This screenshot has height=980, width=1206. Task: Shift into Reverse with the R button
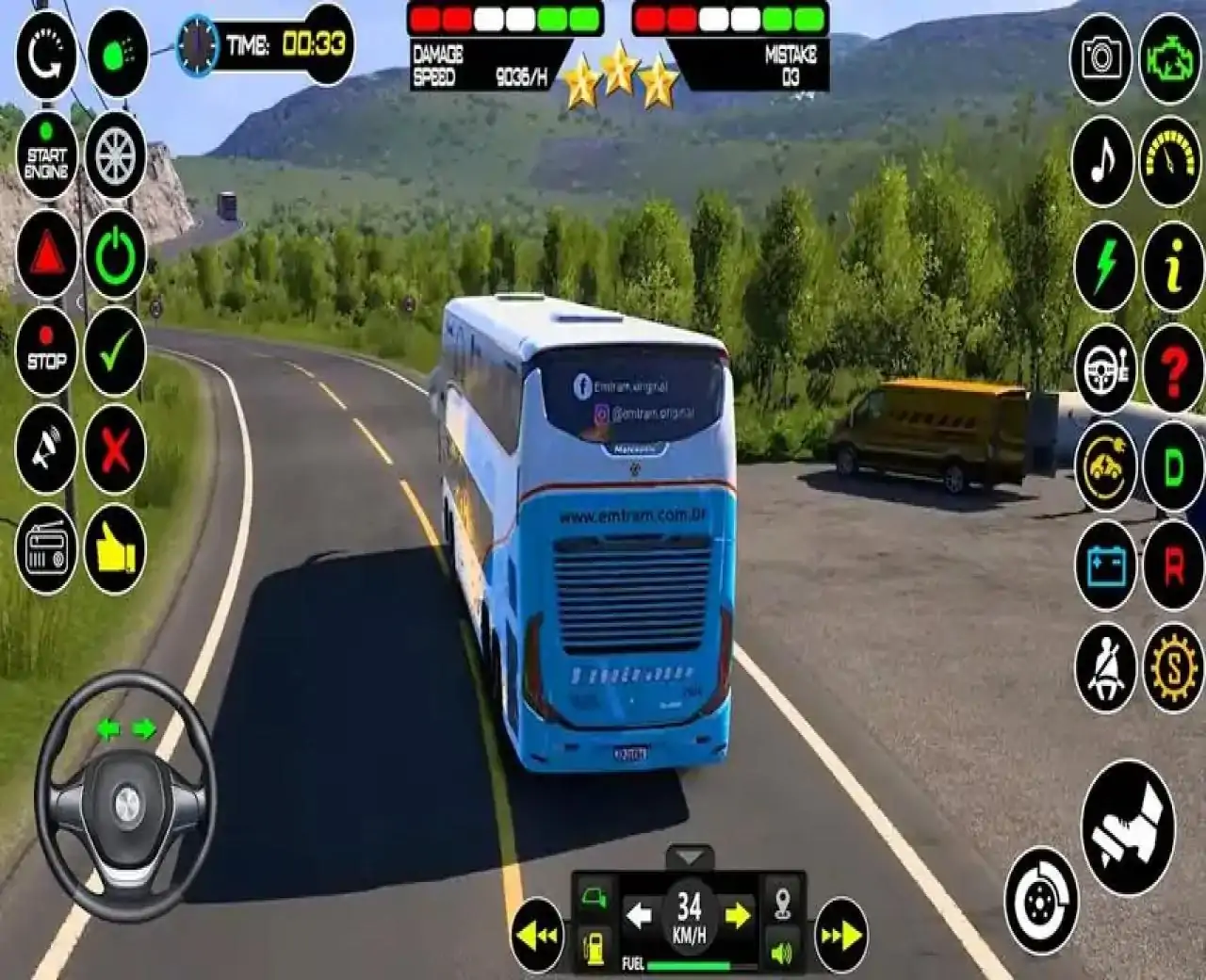point(1173,566)
